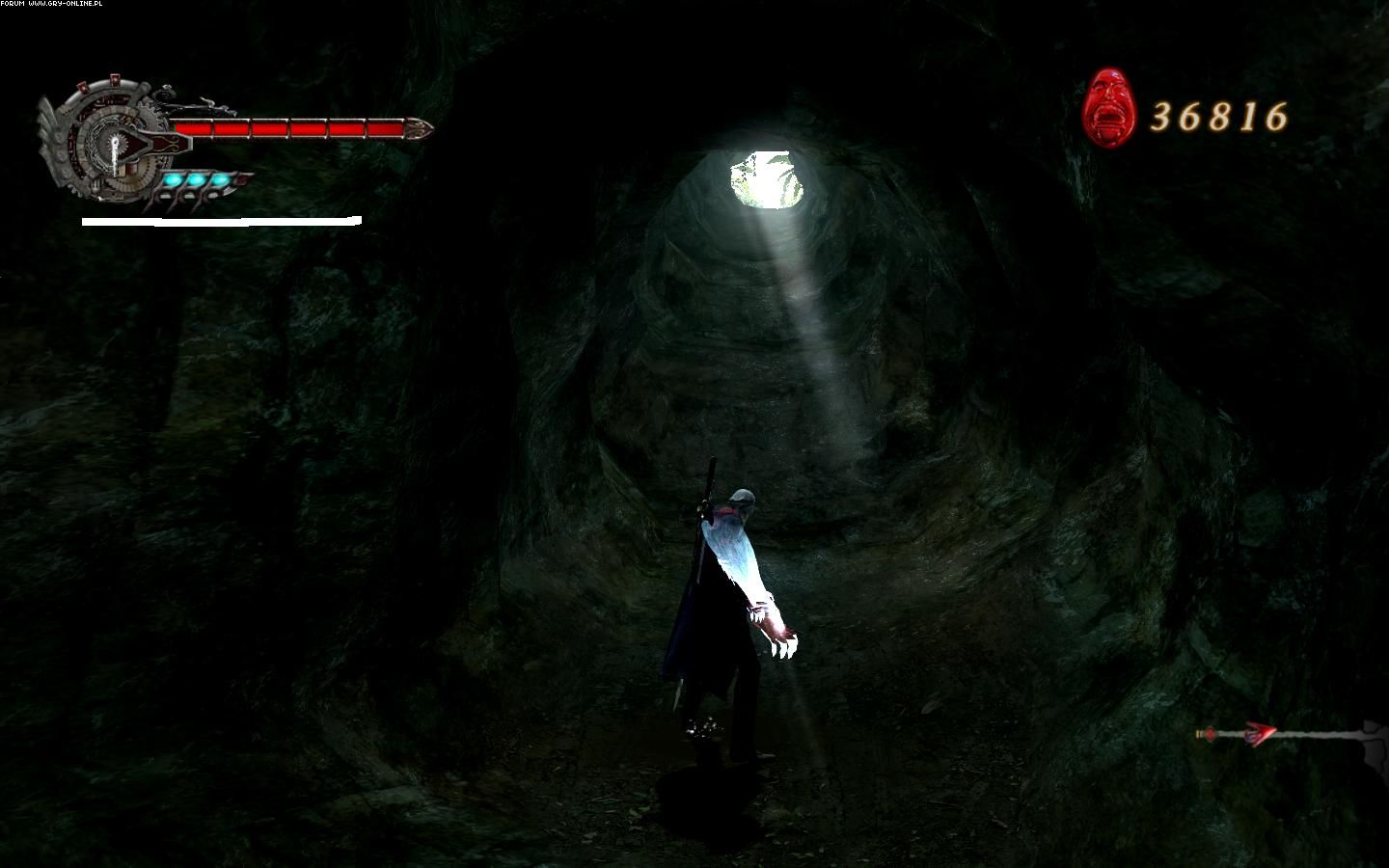Image resolution: width=1389 pixels, height=868 pixels.
Task: Click the red orb face icon
Action: point(1109,107)
